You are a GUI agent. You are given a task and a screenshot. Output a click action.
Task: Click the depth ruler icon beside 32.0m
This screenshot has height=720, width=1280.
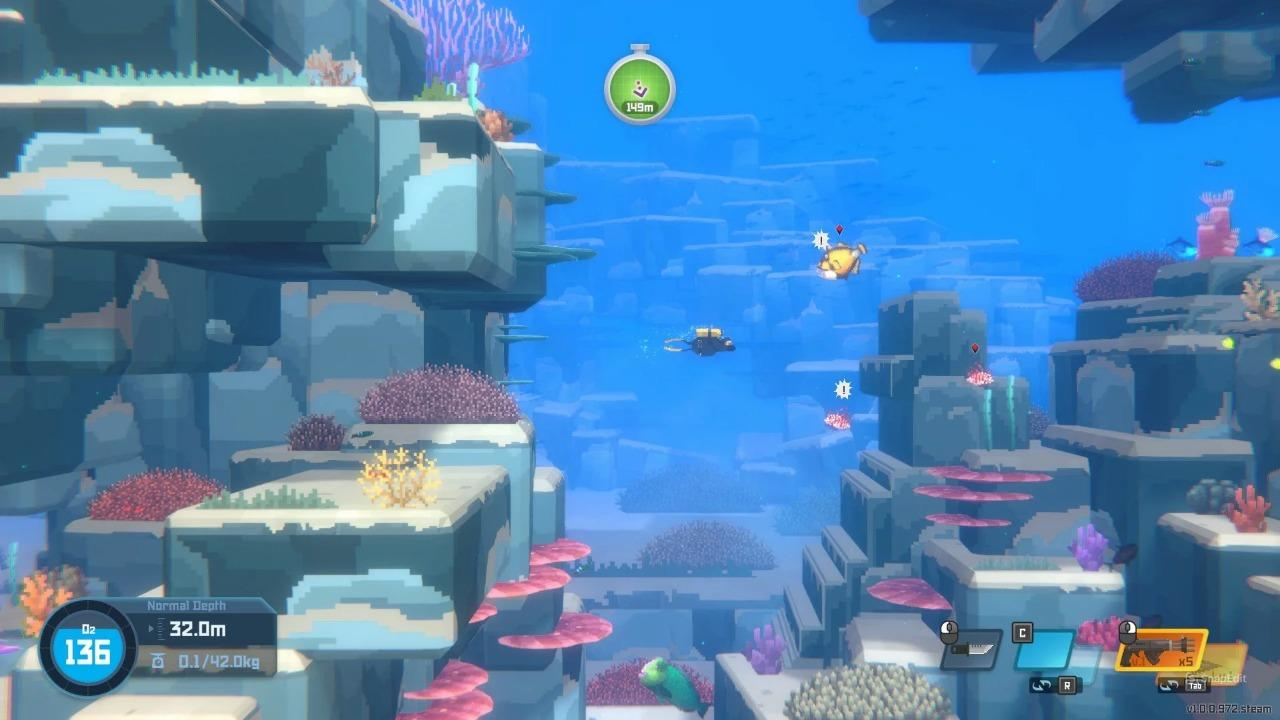[160, 628]
